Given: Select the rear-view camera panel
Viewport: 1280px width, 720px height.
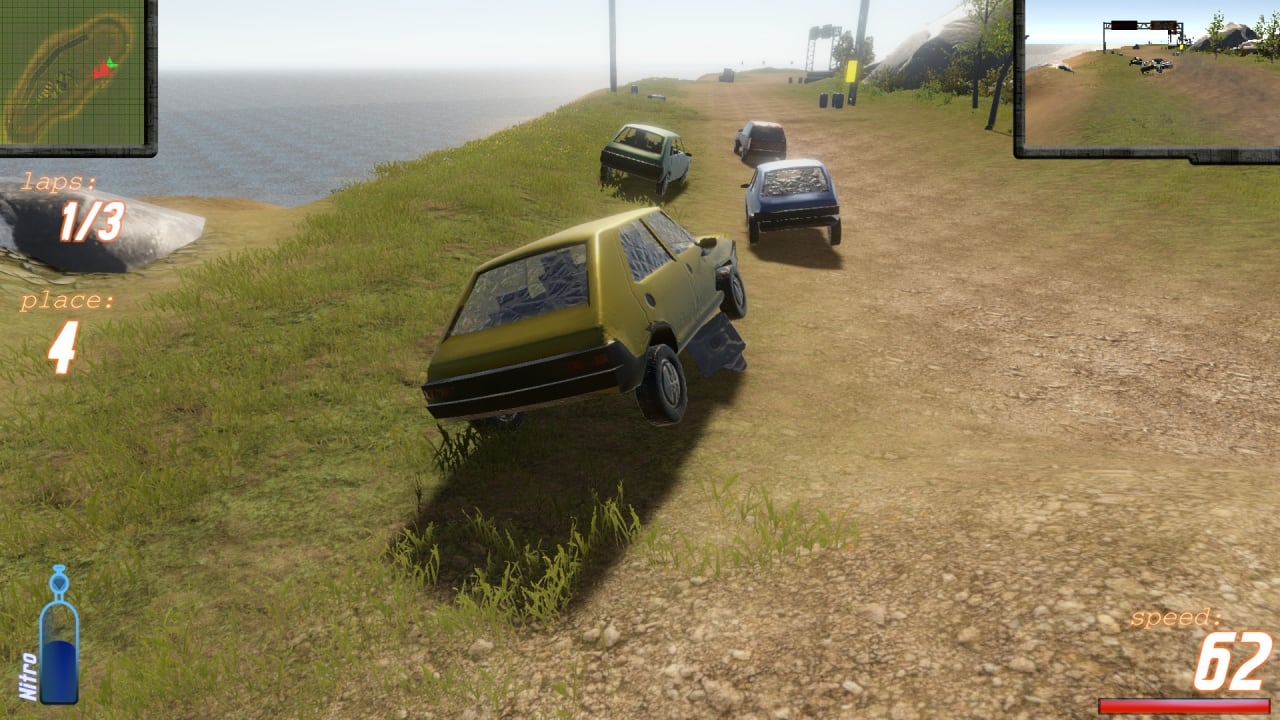Looking at the screenshot, I should click(1147, 76).
